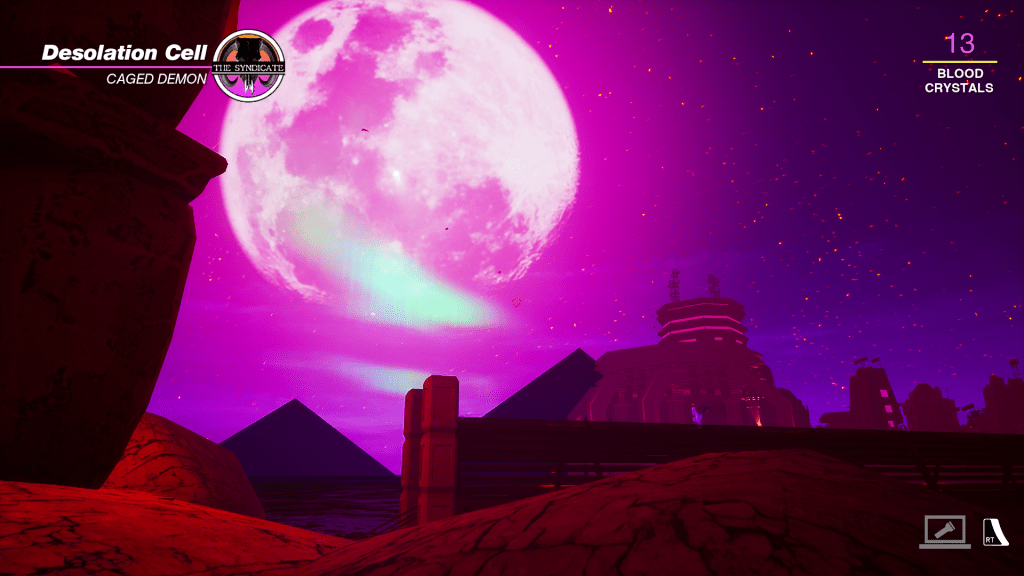Select The Syndicate faction emblem
This screenshot has width=1024, height=576.
click(x=249, y=66)
